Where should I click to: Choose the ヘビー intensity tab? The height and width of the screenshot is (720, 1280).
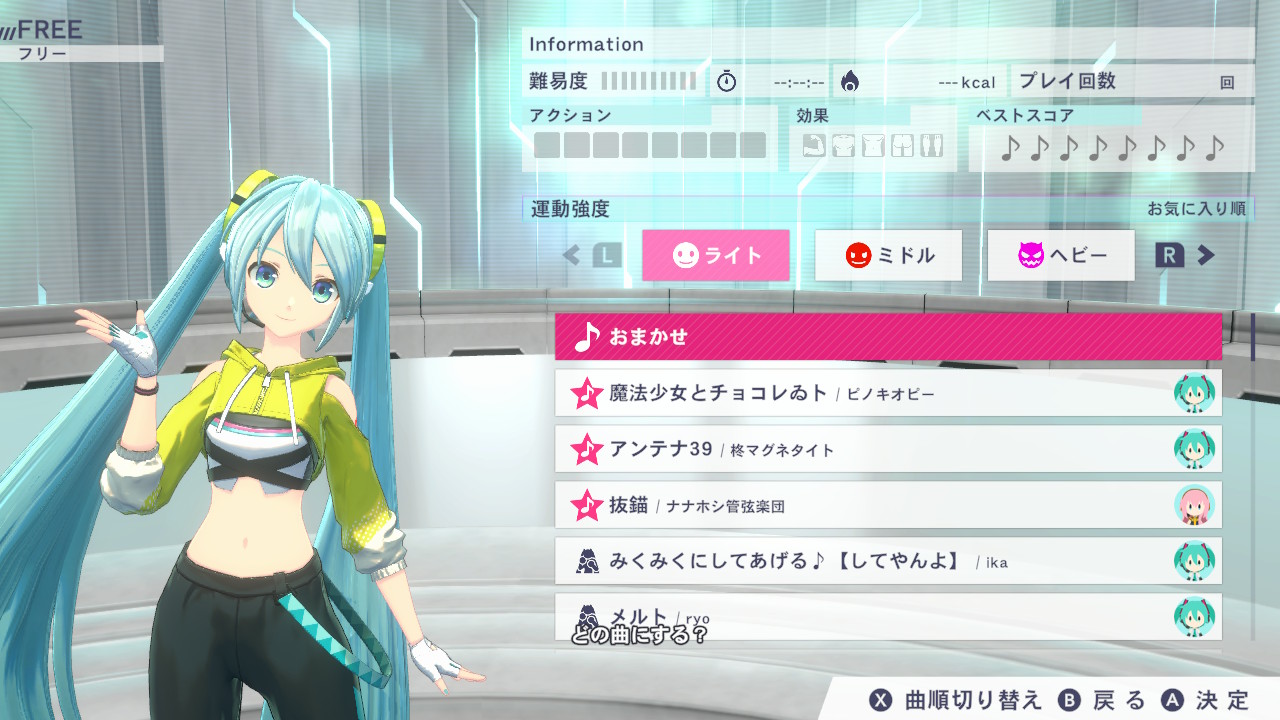(x=1061, y=255)
